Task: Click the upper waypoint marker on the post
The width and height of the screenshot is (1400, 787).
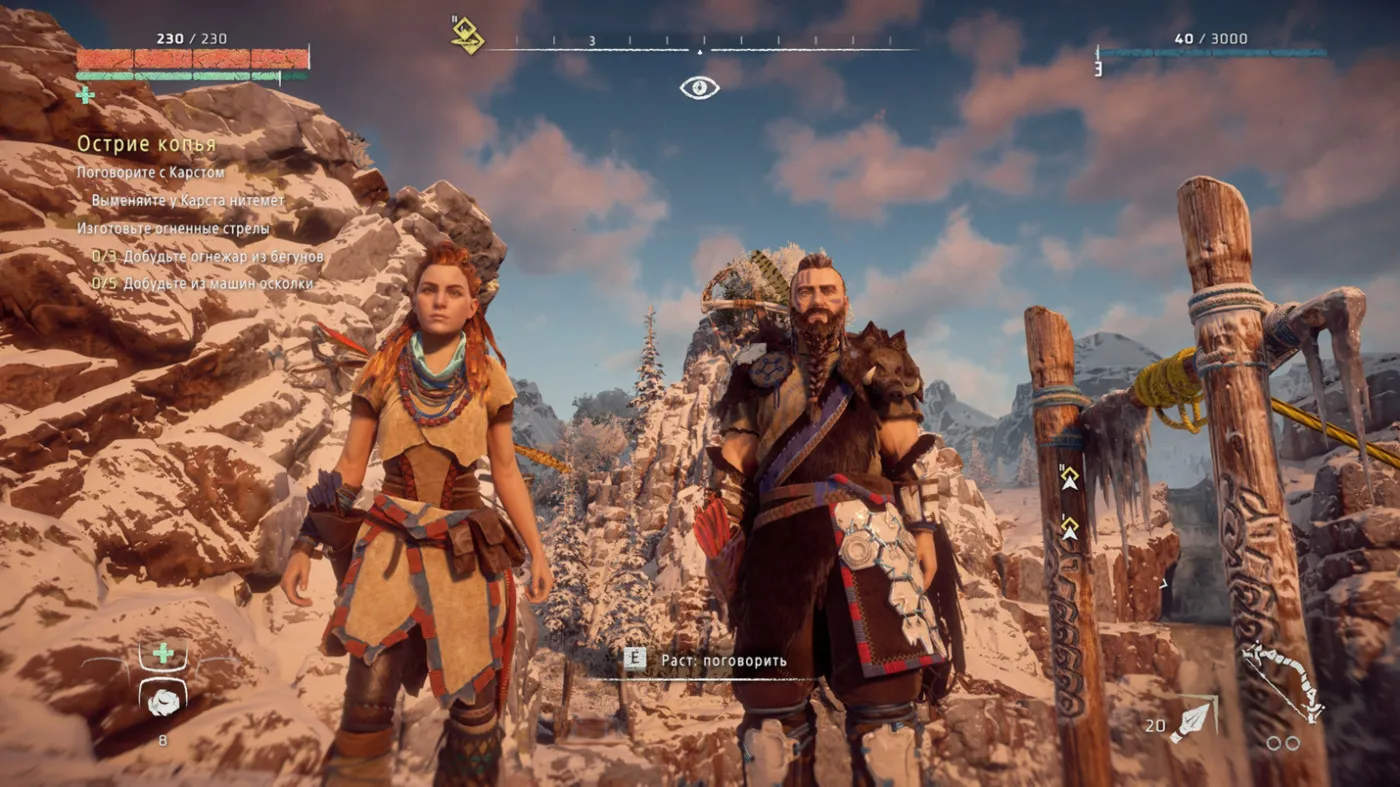Action: [1069, 479]
